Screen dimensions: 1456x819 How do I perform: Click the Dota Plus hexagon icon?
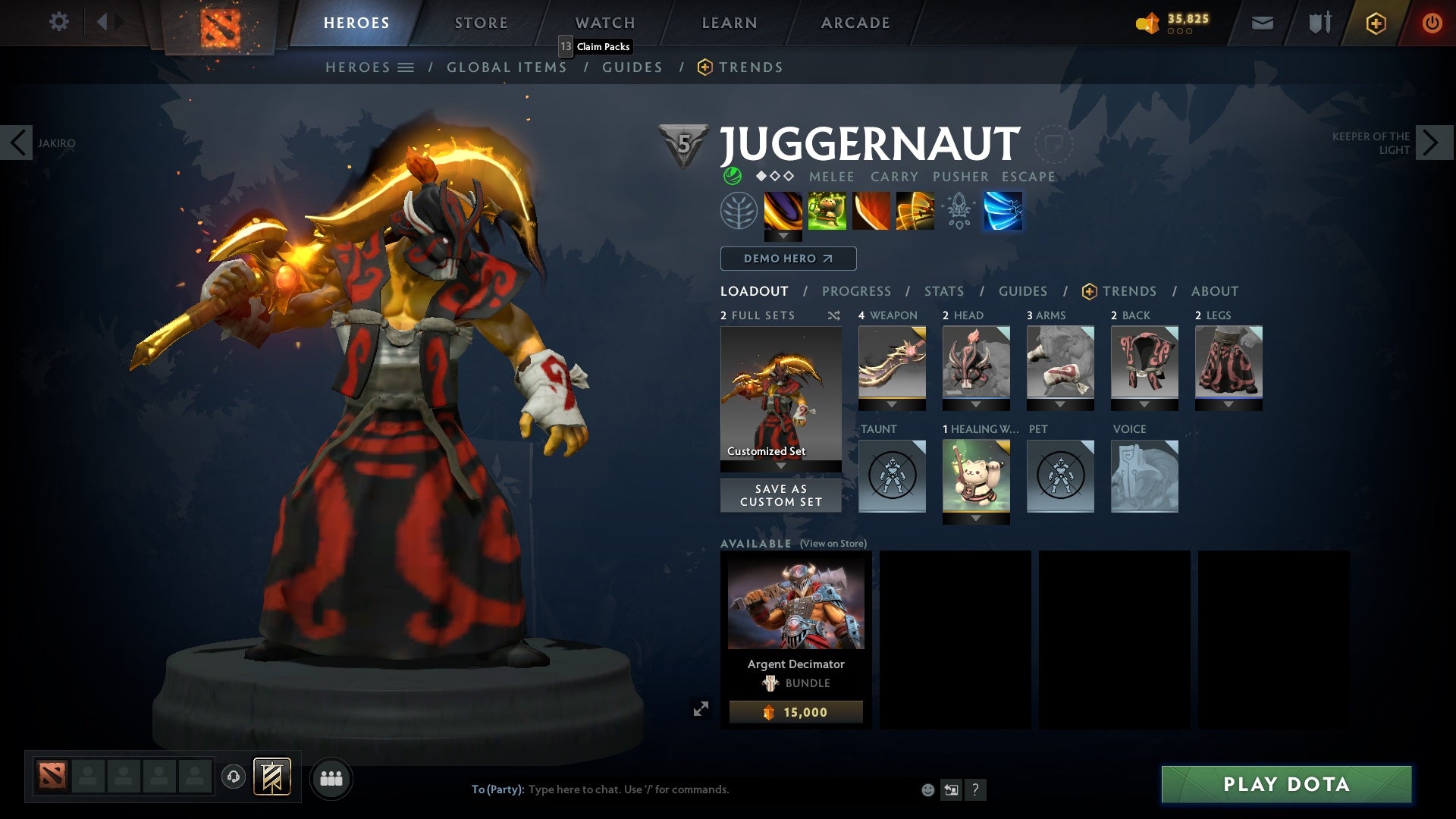(1375, 23)
